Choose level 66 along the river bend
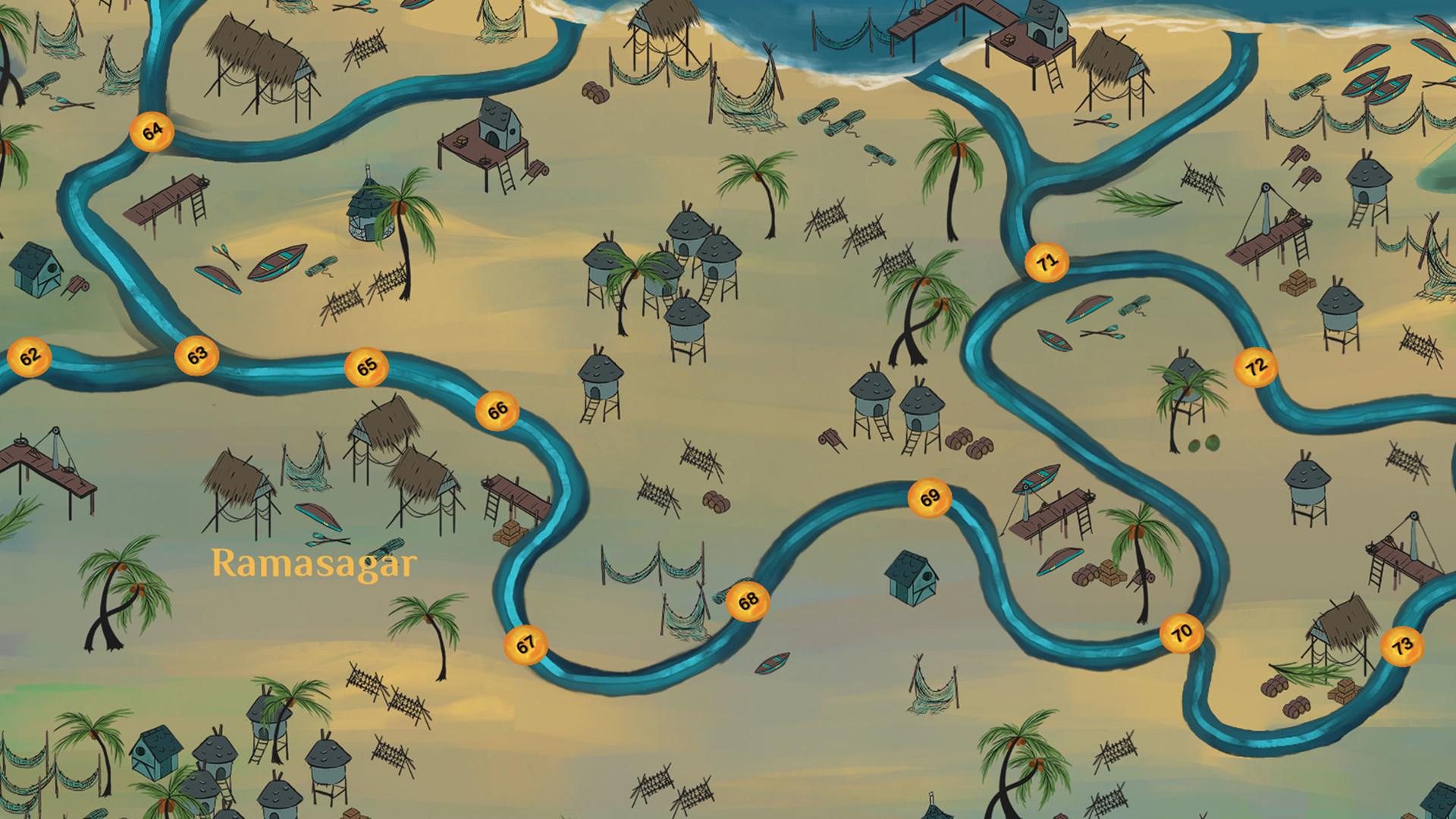Image resolution: width=1456 pixels, height=819 pixels. click(x=499, y=410)
